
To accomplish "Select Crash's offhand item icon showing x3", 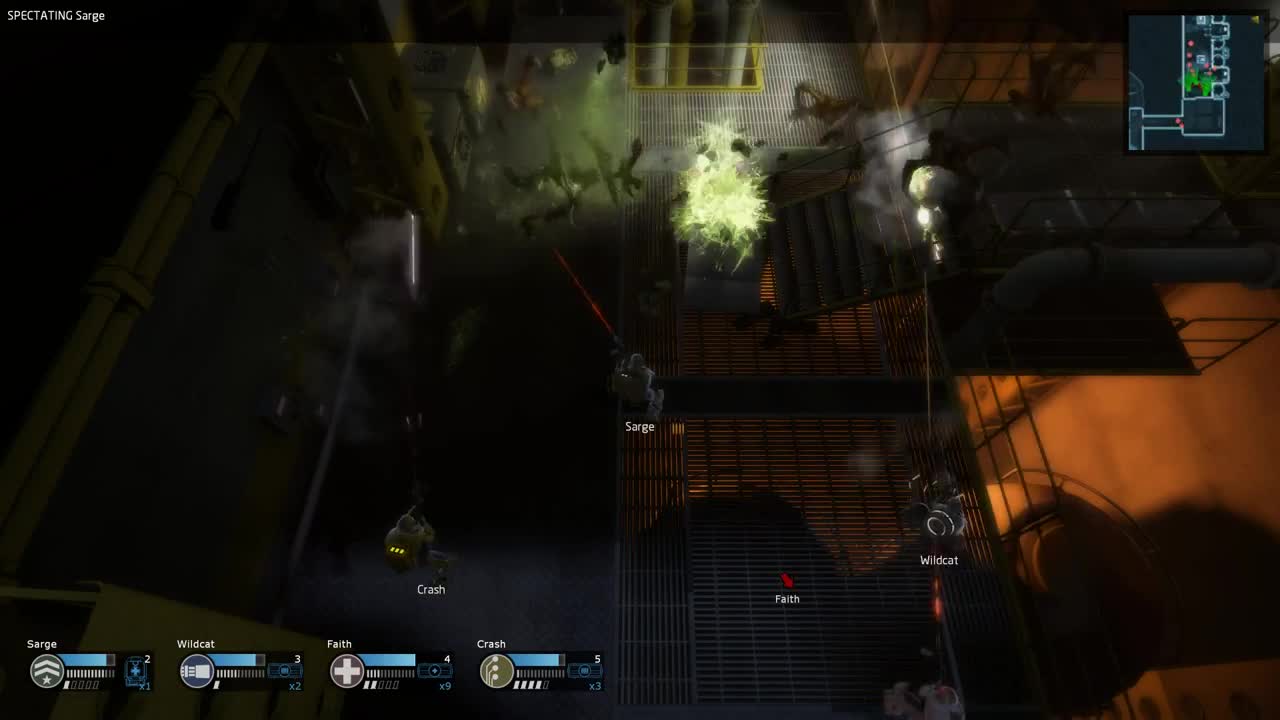I will tap(583, 669).
